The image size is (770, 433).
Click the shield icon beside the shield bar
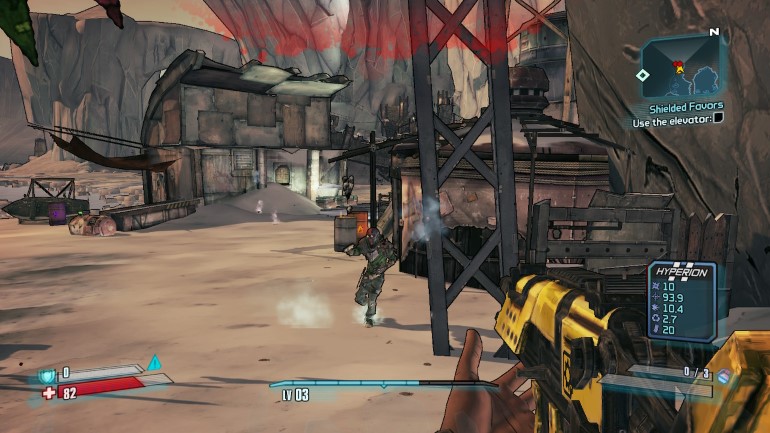(x=46, y=374)
